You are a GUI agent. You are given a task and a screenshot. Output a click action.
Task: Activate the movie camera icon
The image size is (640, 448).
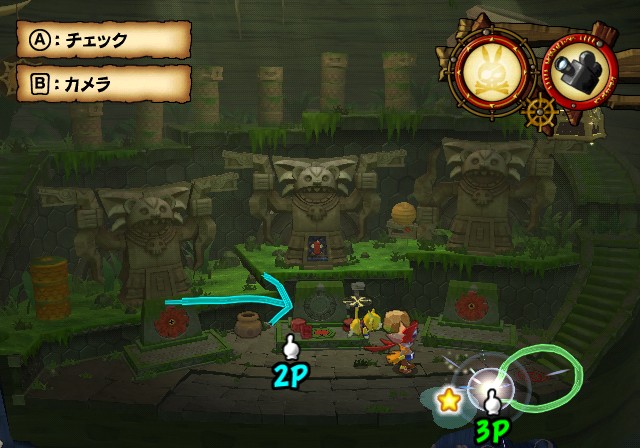577,70
